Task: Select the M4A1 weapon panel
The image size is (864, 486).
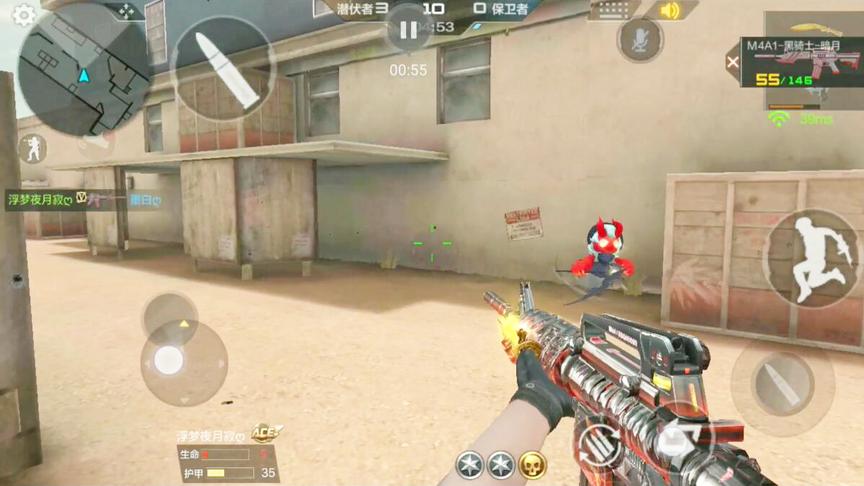Action: [802, 64]
